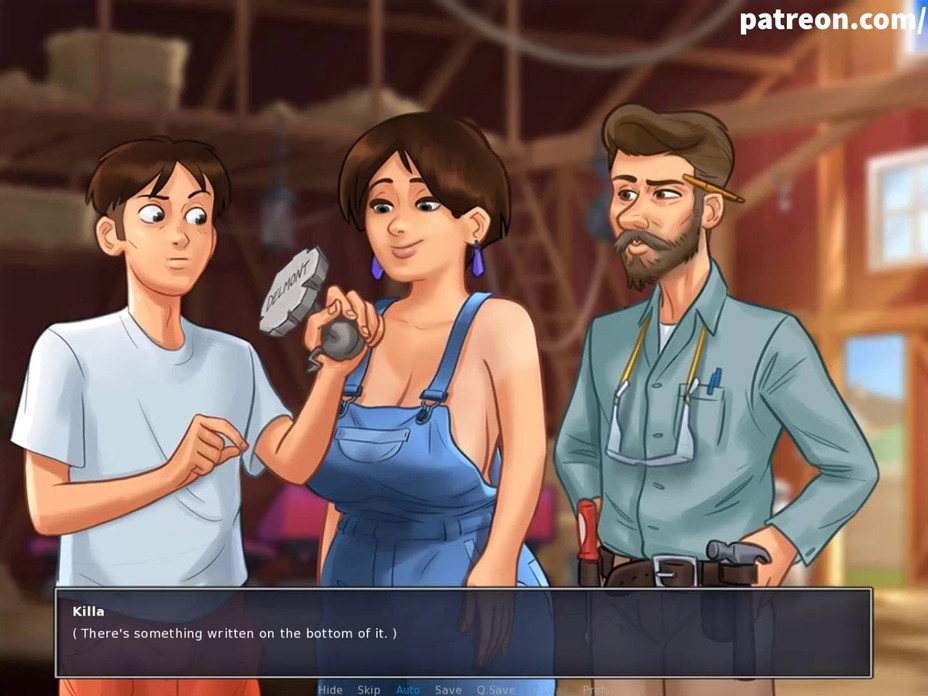Quick save with Q.Save
928x696 pixels.
(496, 690)
